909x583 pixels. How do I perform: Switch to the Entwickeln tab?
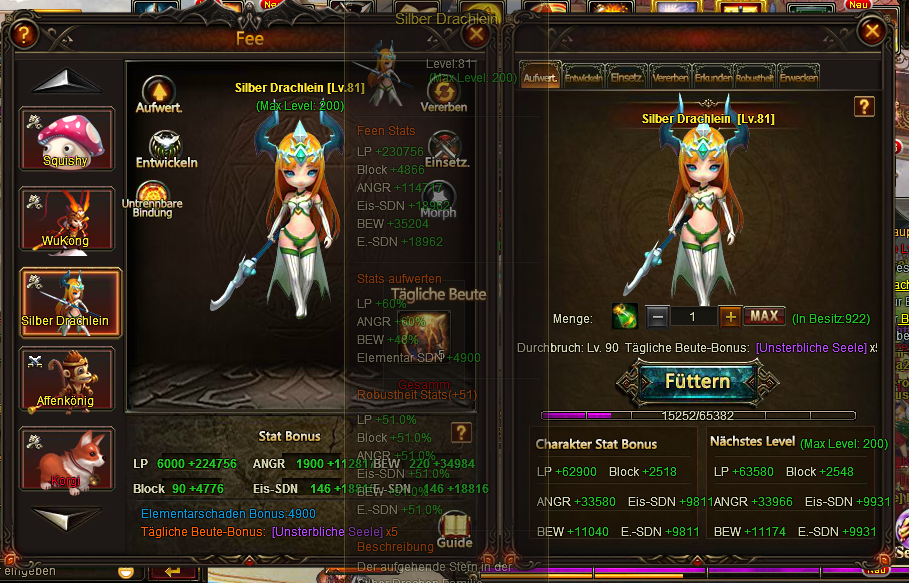coord(583,77)
